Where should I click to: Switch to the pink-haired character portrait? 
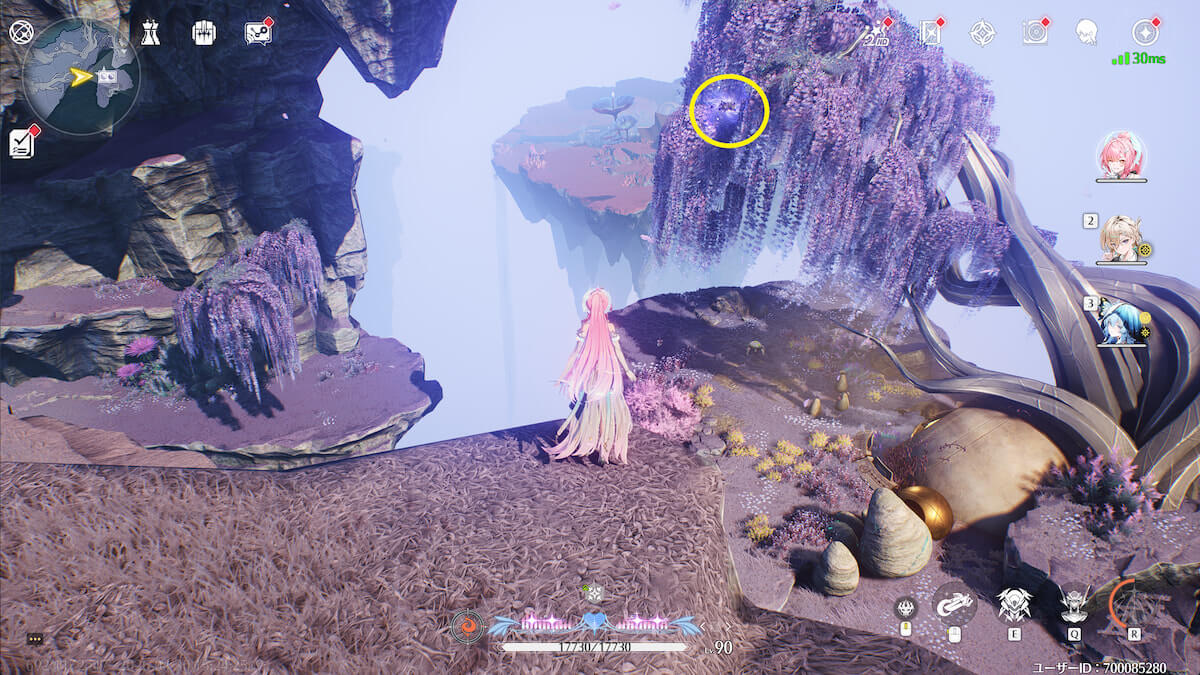pyautogui.click(x=1121, y=156)
